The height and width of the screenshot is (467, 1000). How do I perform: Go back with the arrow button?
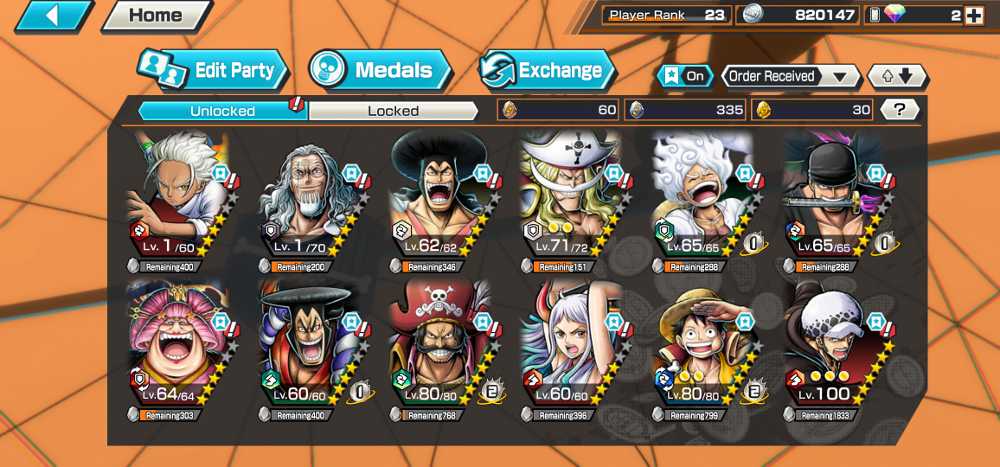52,15
